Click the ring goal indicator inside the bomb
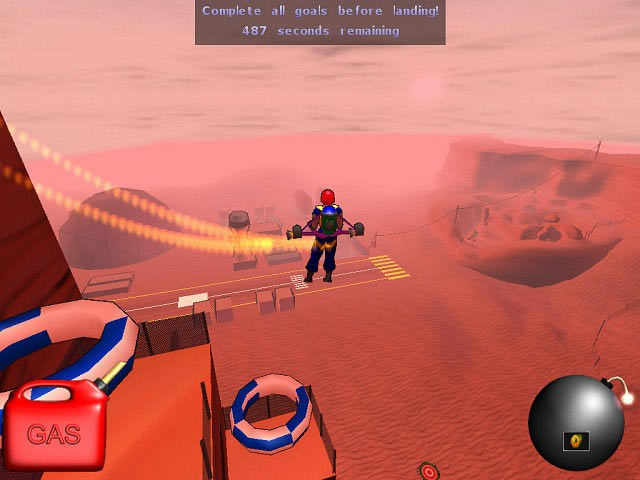The width and height of the screenshot is (640, 480). click(577, 440)
